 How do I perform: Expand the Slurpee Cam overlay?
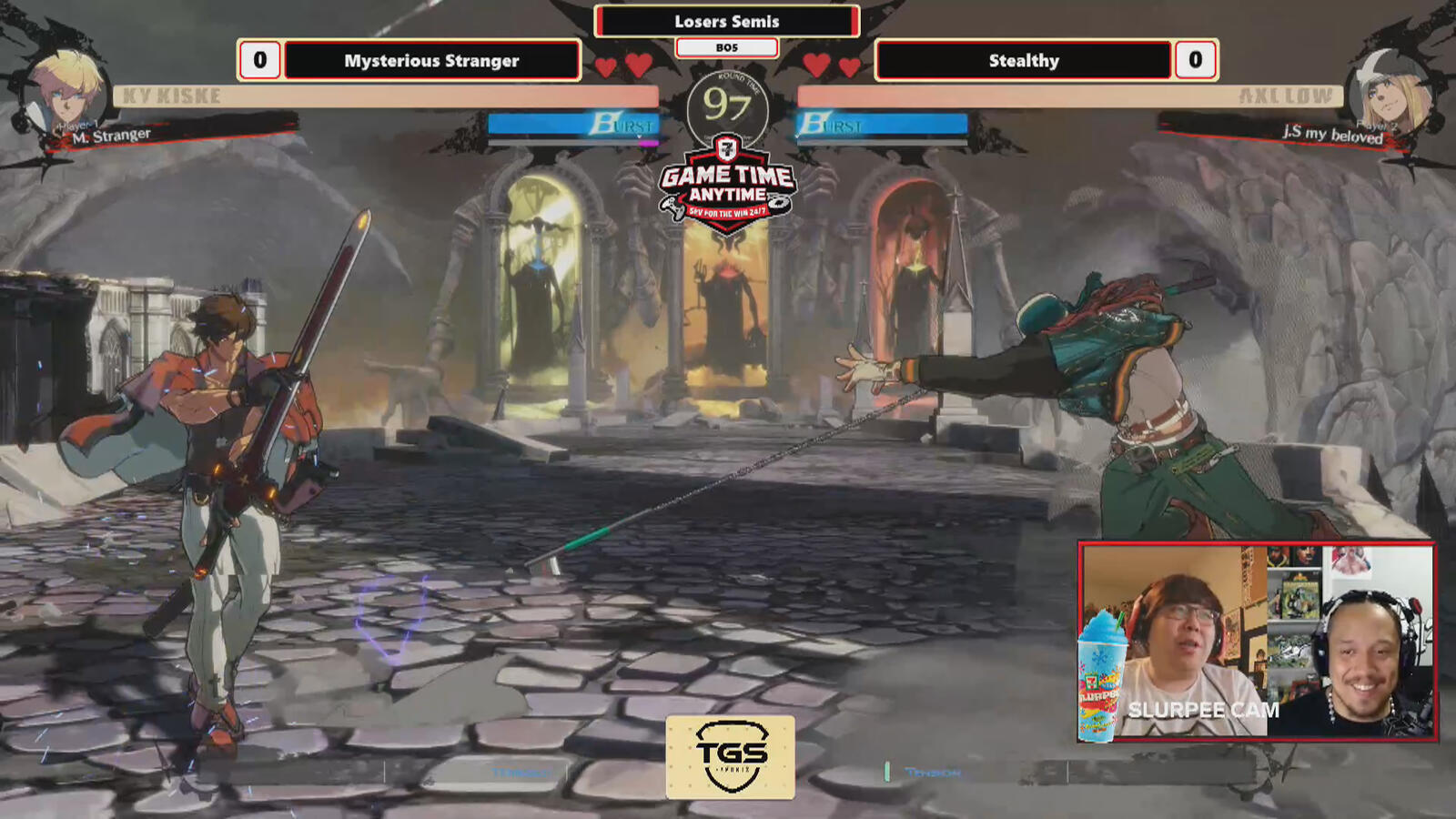click(x=1265, y=642)
